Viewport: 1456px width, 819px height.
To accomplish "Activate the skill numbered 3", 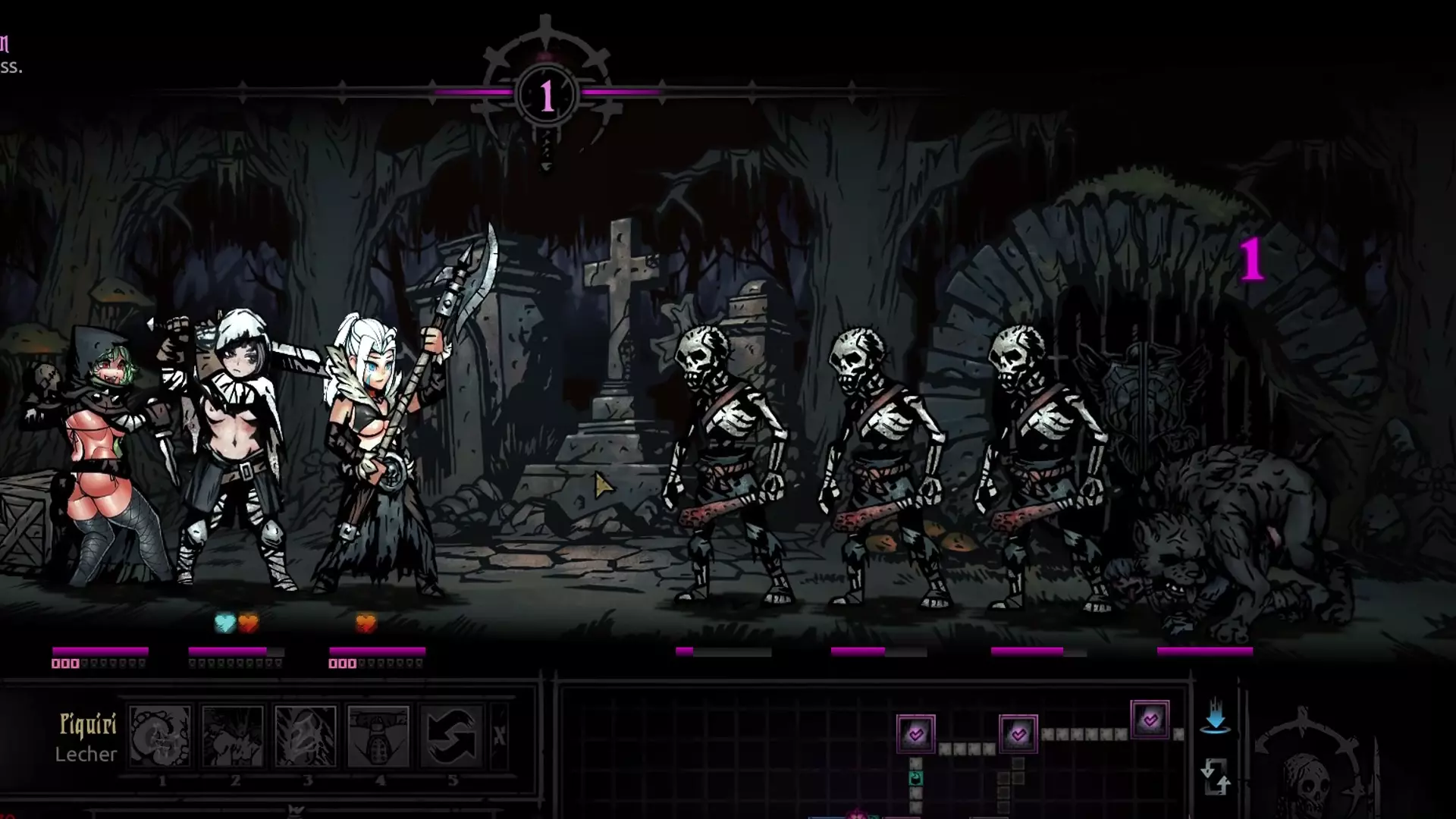I will click(306, 736).
